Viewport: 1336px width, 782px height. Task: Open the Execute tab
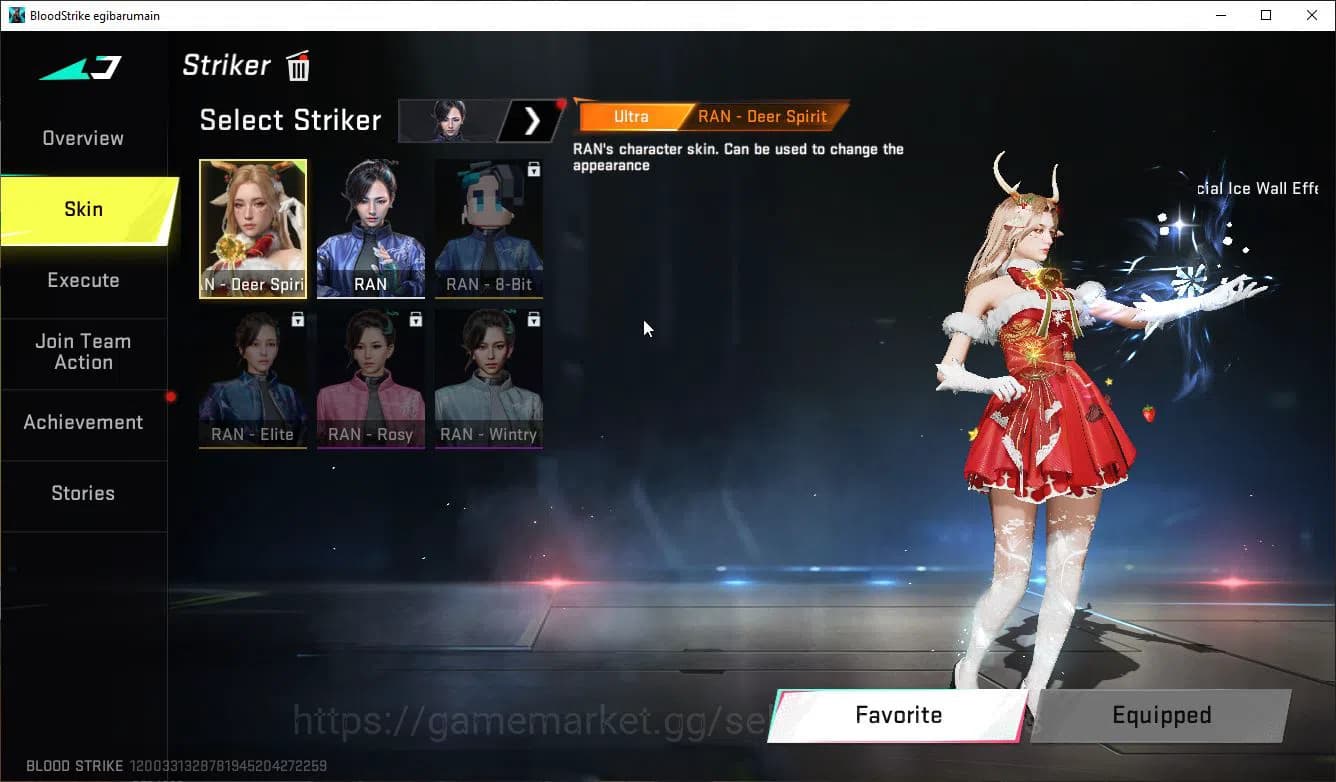click(82, 280)
